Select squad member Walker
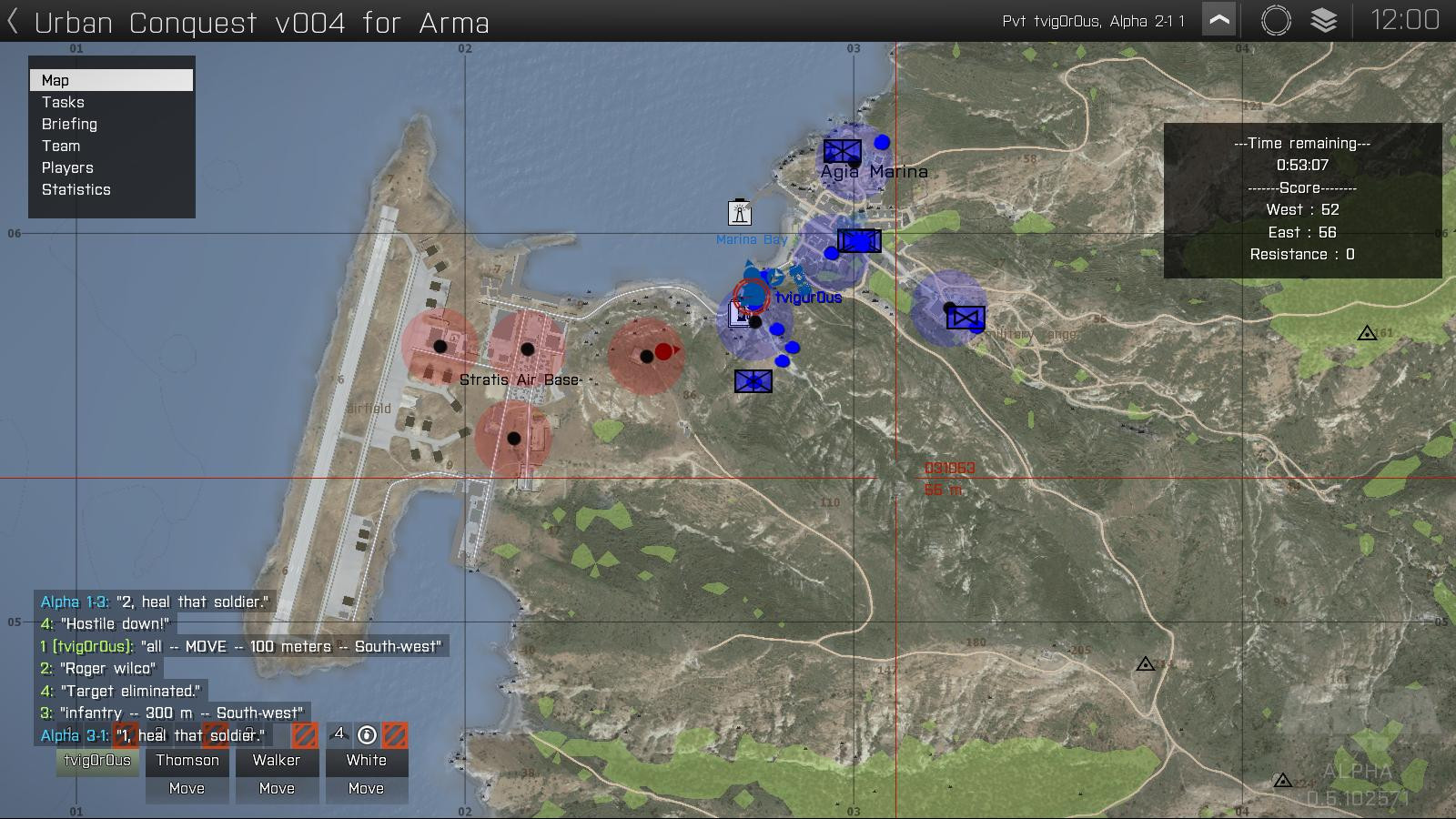 (x=277, y=761)
